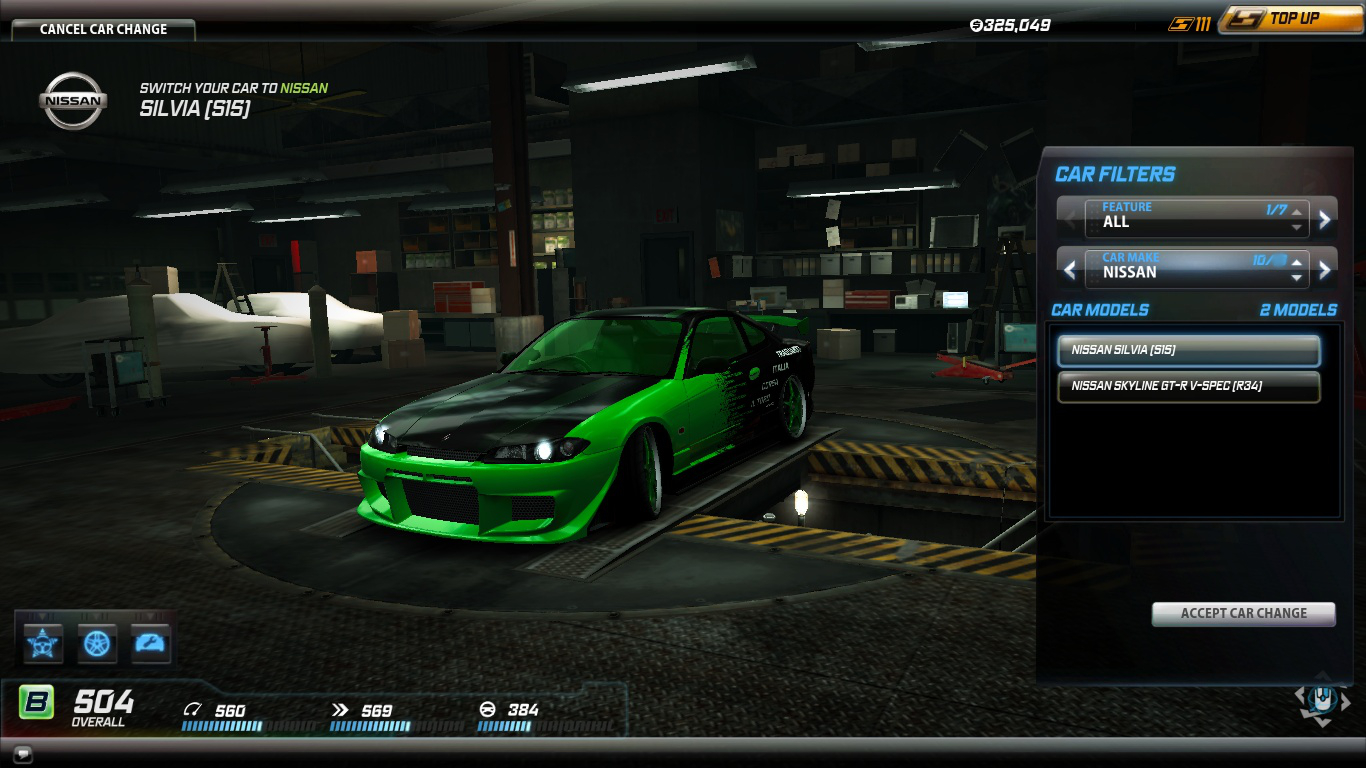Open the chat bubble button

click(x=22, y=754)
